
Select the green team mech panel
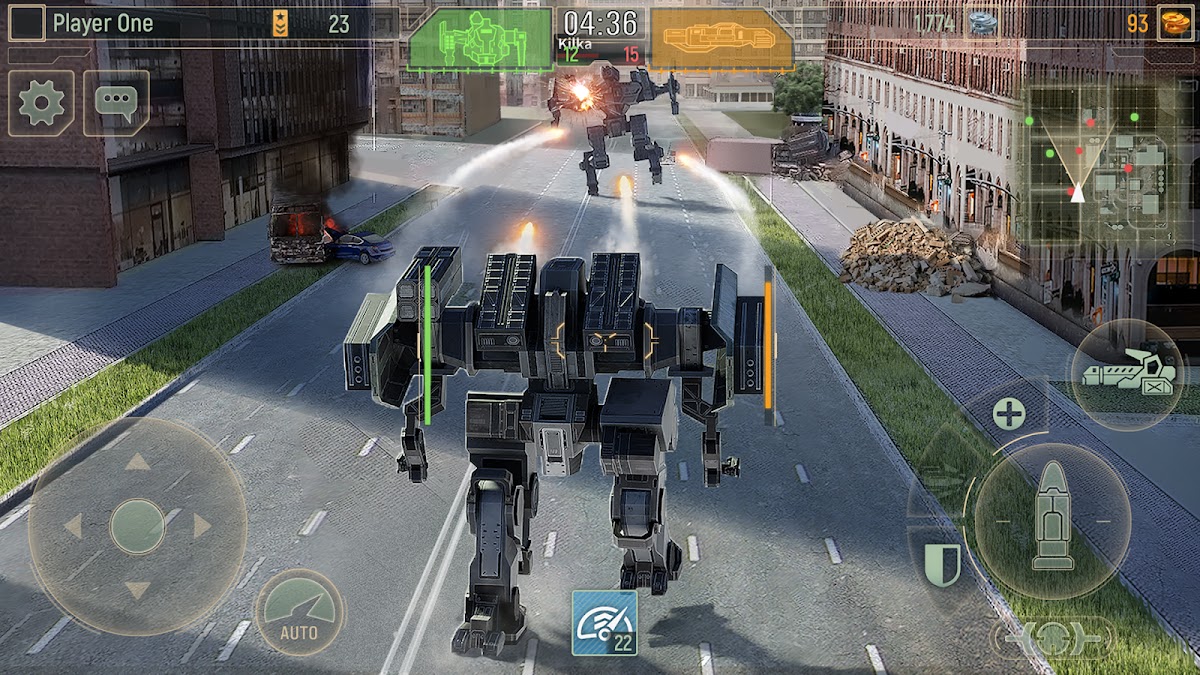tap(480, 40)
